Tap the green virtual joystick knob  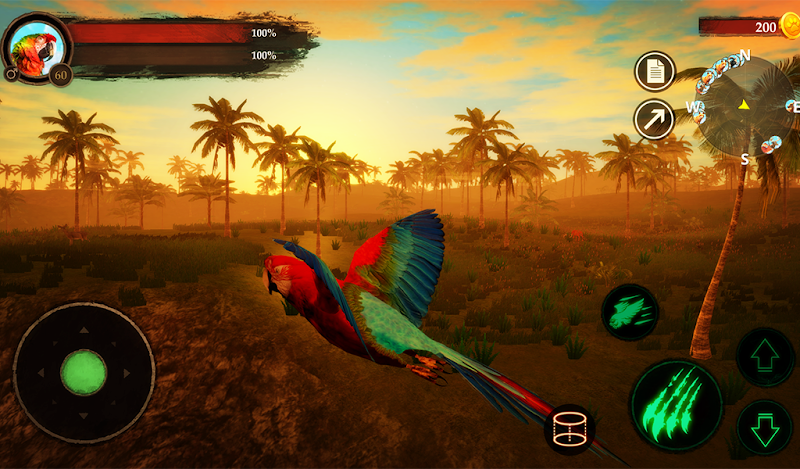pyautogui.click(x=84, y=373)
